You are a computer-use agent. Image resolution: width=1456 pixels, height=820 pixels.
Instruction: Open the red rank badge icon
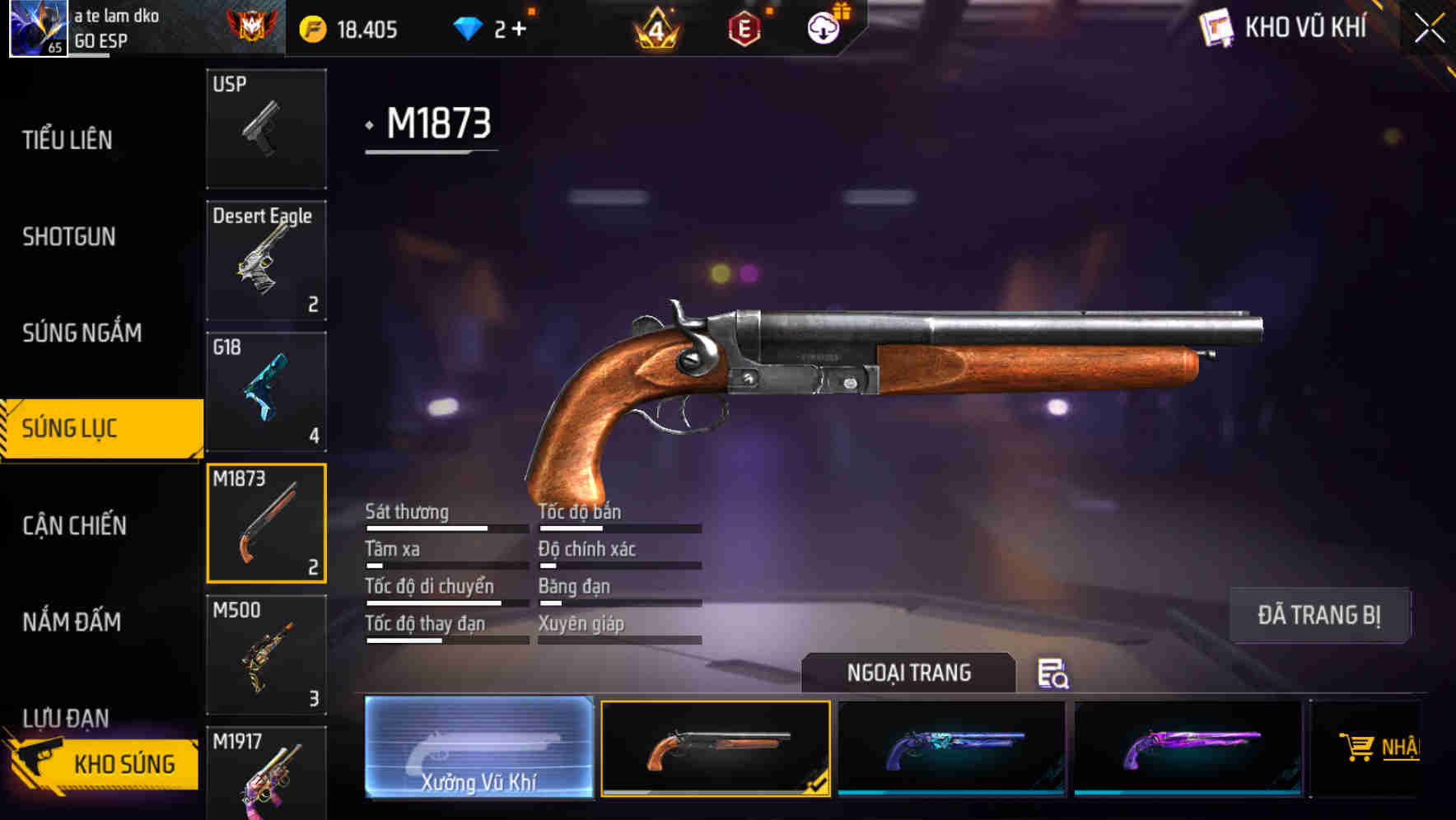point(249,26)
